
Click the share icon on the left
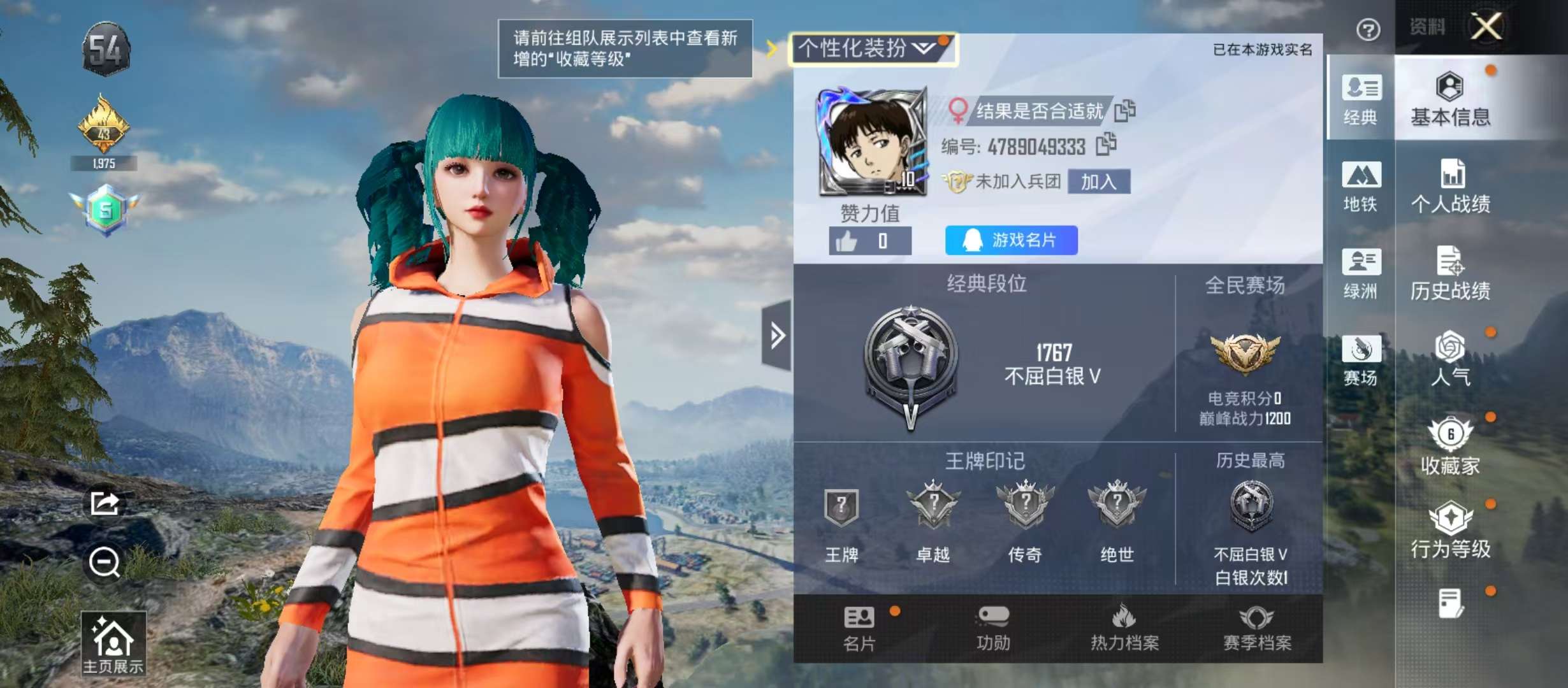105,503
